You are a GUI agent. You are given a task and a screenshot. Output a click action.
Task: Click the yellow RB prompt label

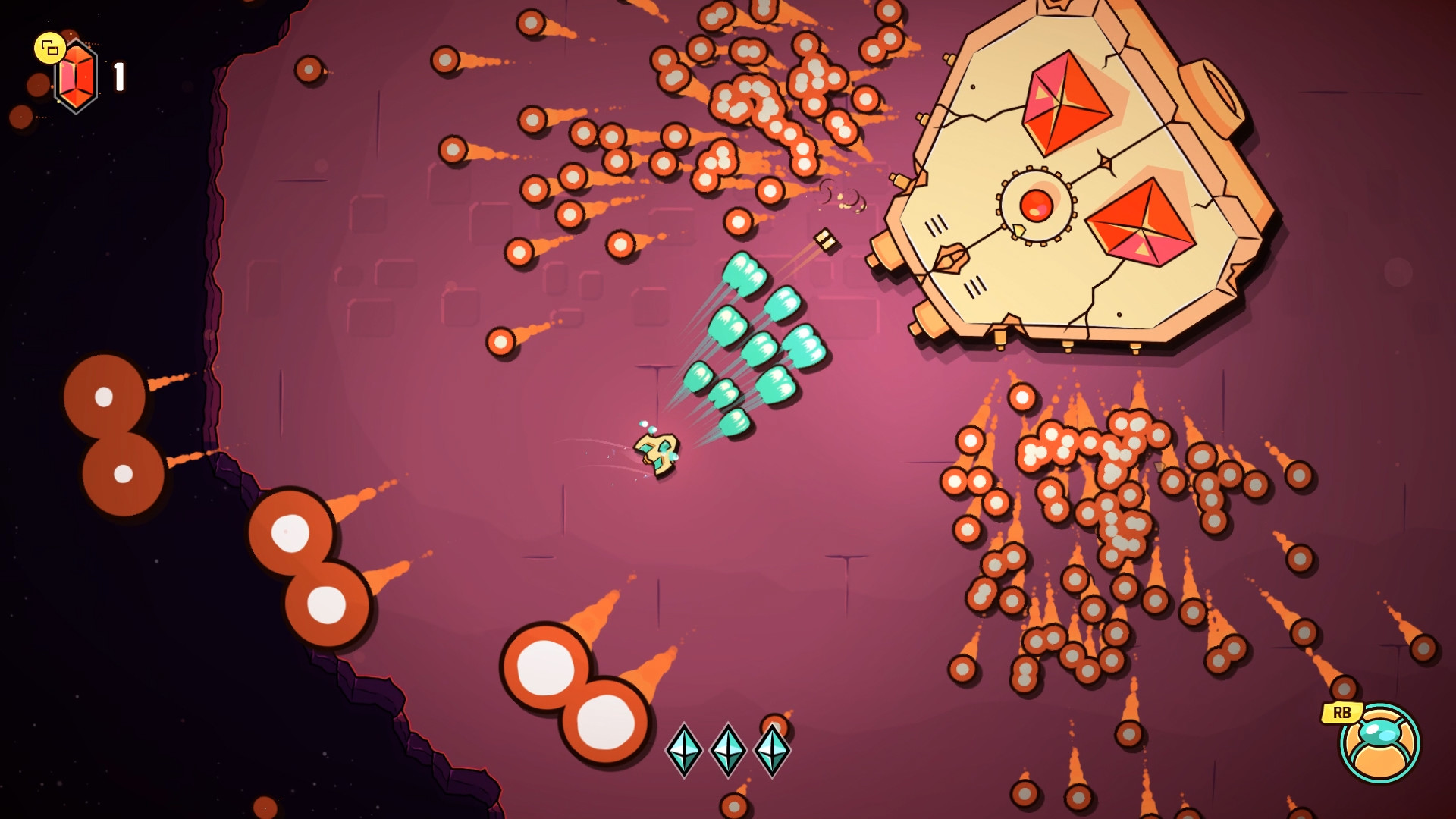pos(1342,711)
